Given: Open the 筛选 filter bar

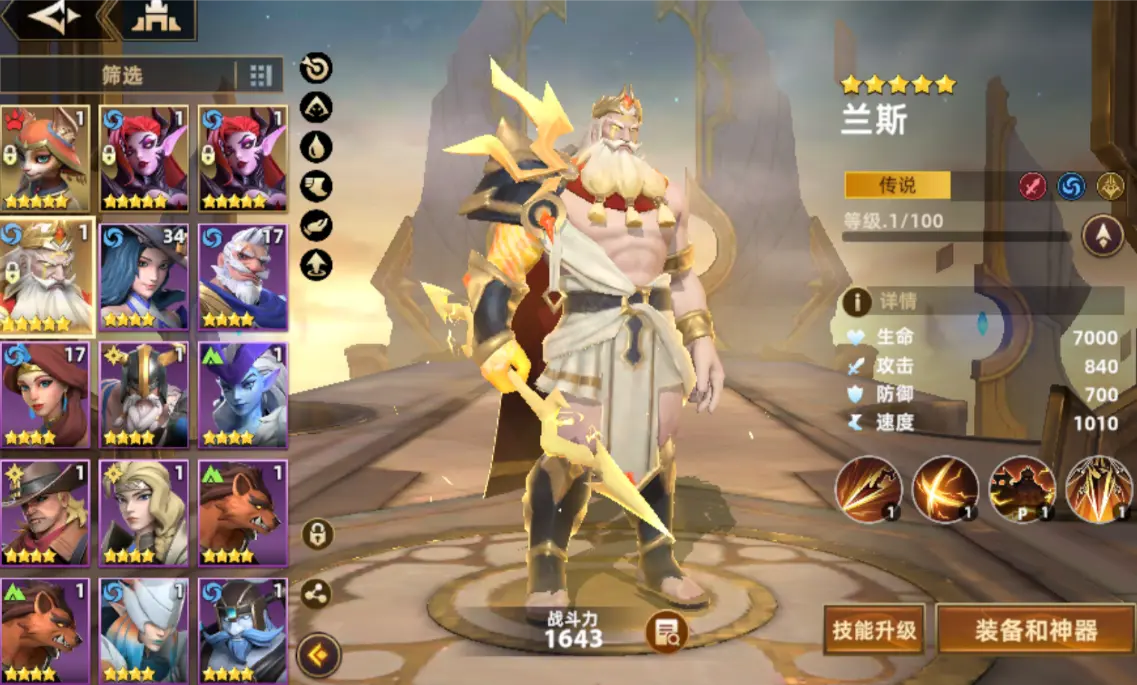Looking at the screenshot, I should pyautogui.click(x=120, y=75).
